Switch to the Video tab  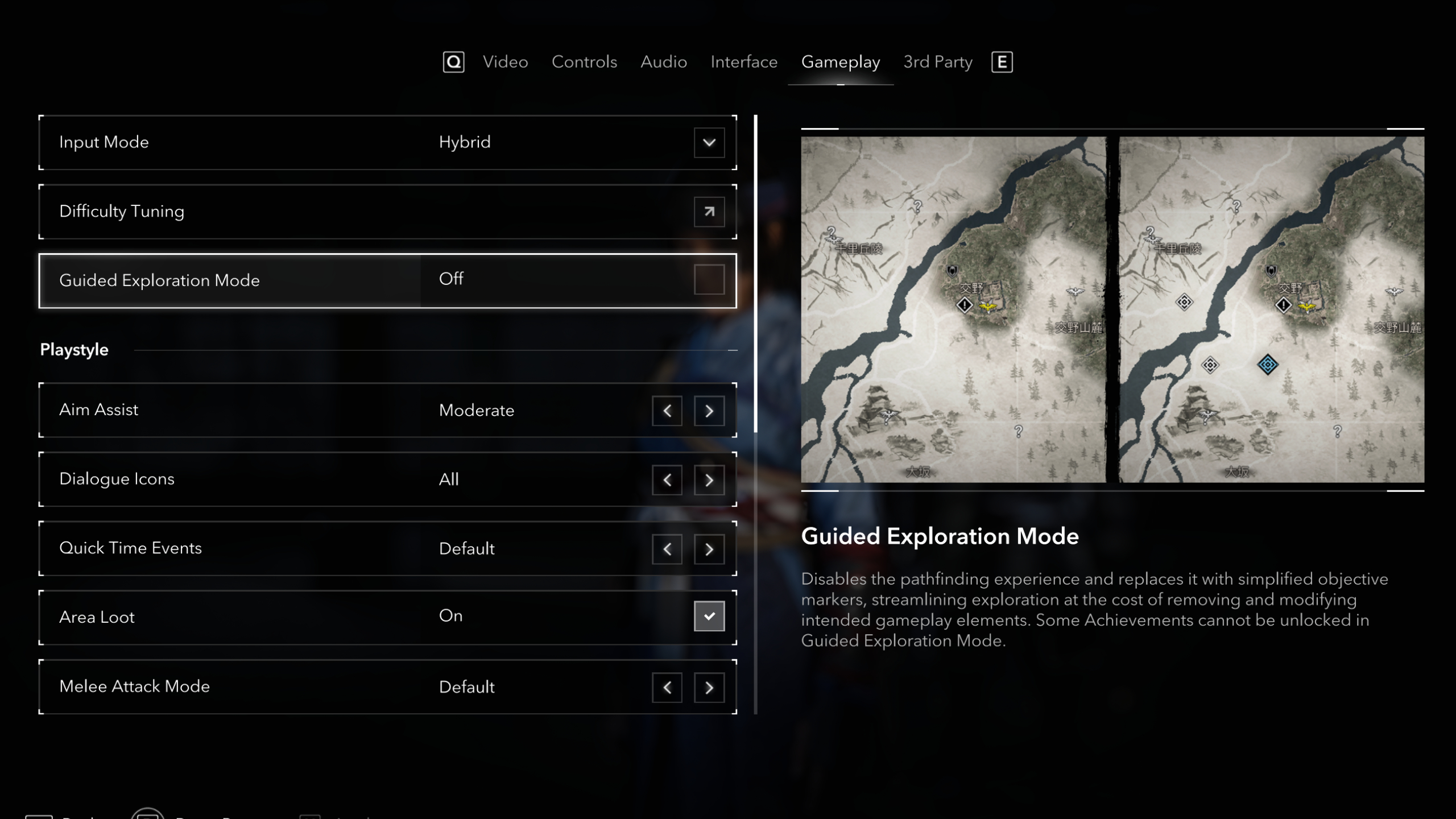(x=505, y=62)
